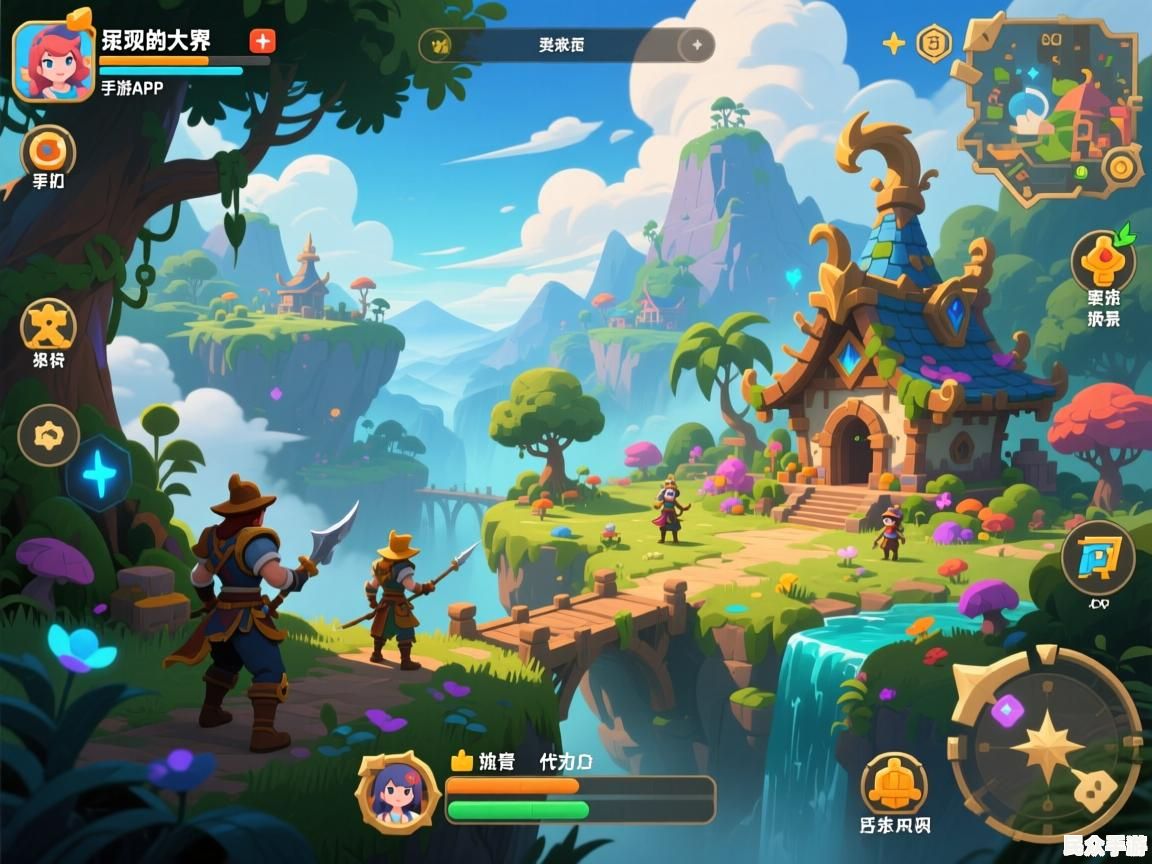Open the gold hexagon badge icon
This screenshot has width=1152, height=864.
click(934, 43)
